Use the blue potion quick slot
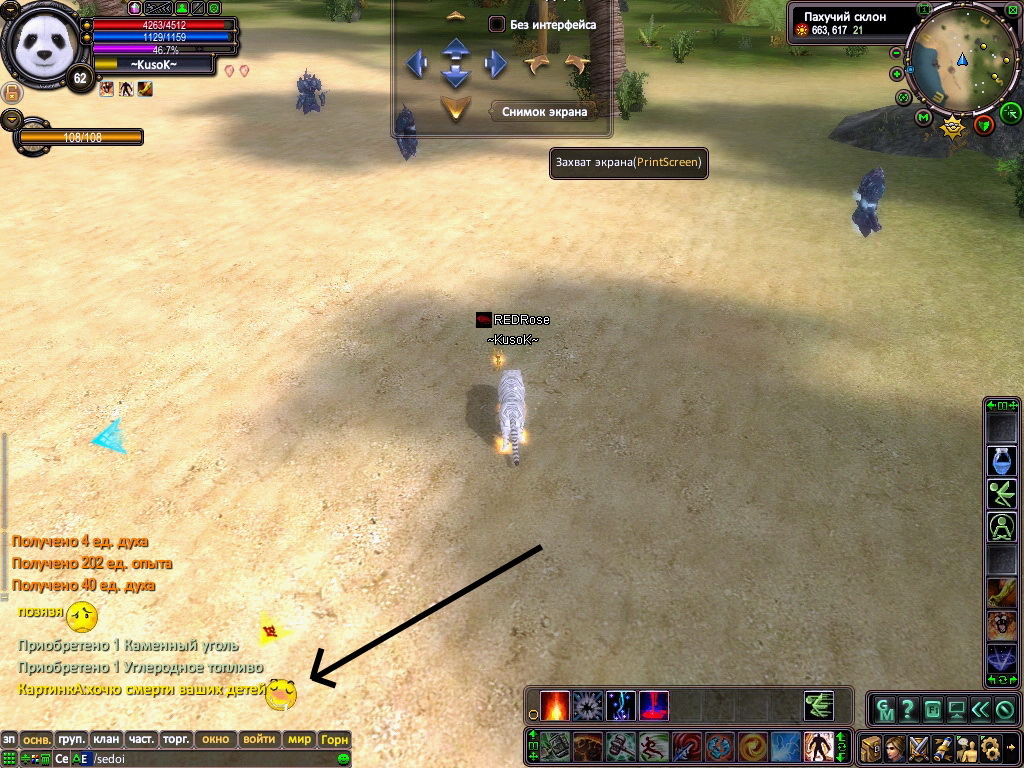 click(1002, 460)
